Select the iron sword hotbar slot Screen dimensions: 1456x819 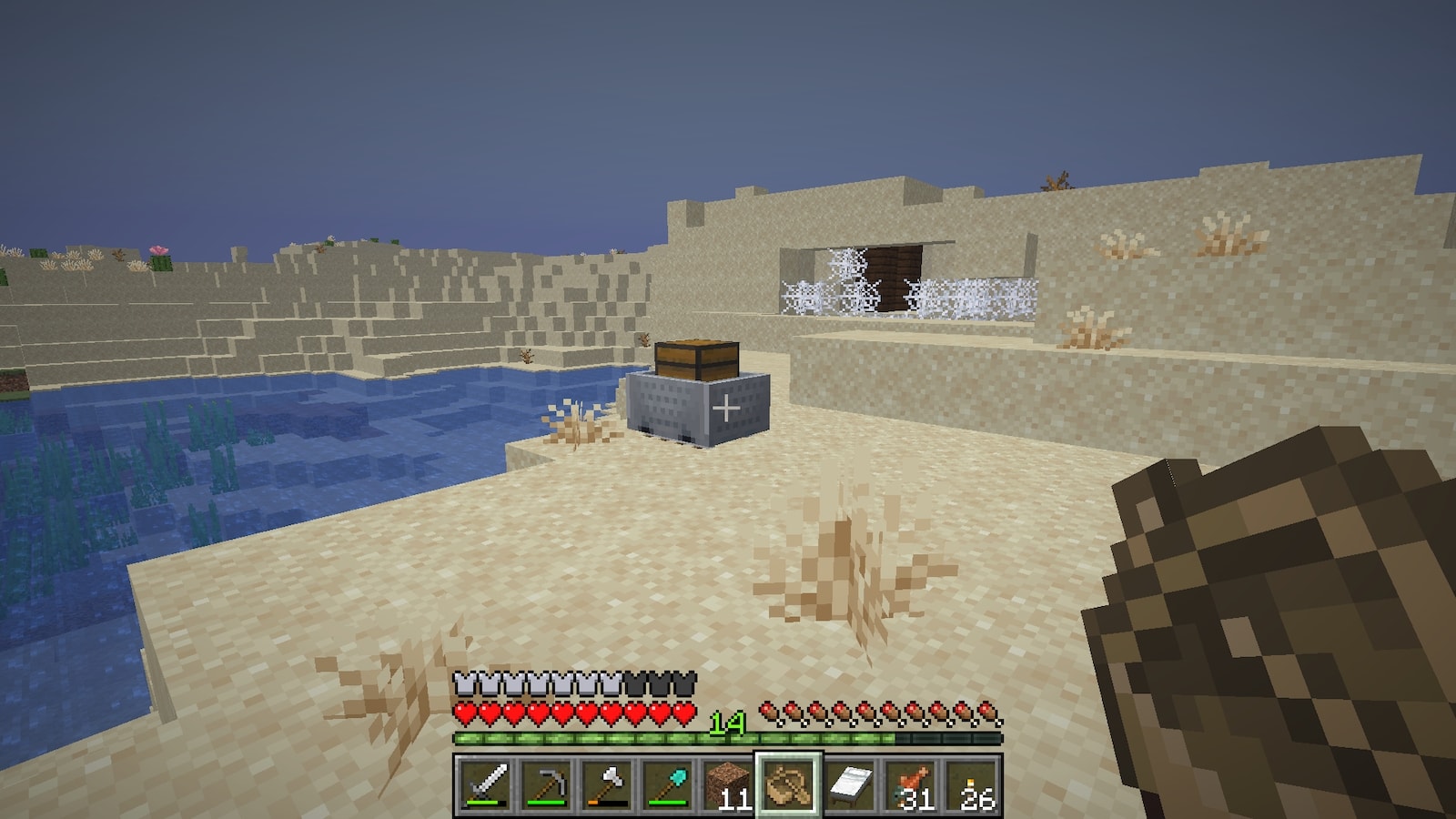[484, 784]
